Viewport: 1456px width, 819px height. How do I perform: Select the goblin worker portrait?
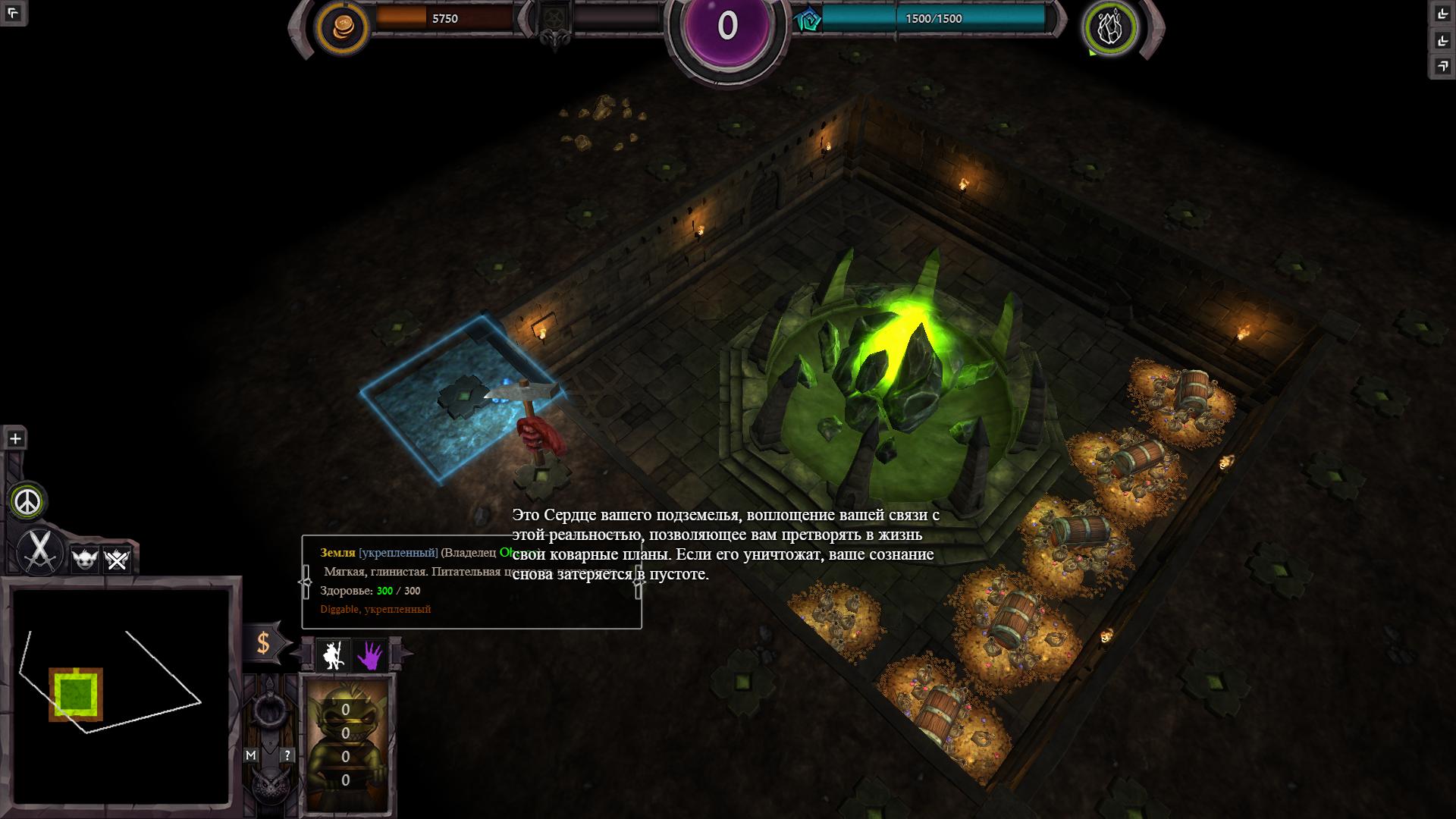tap(347, 743)
